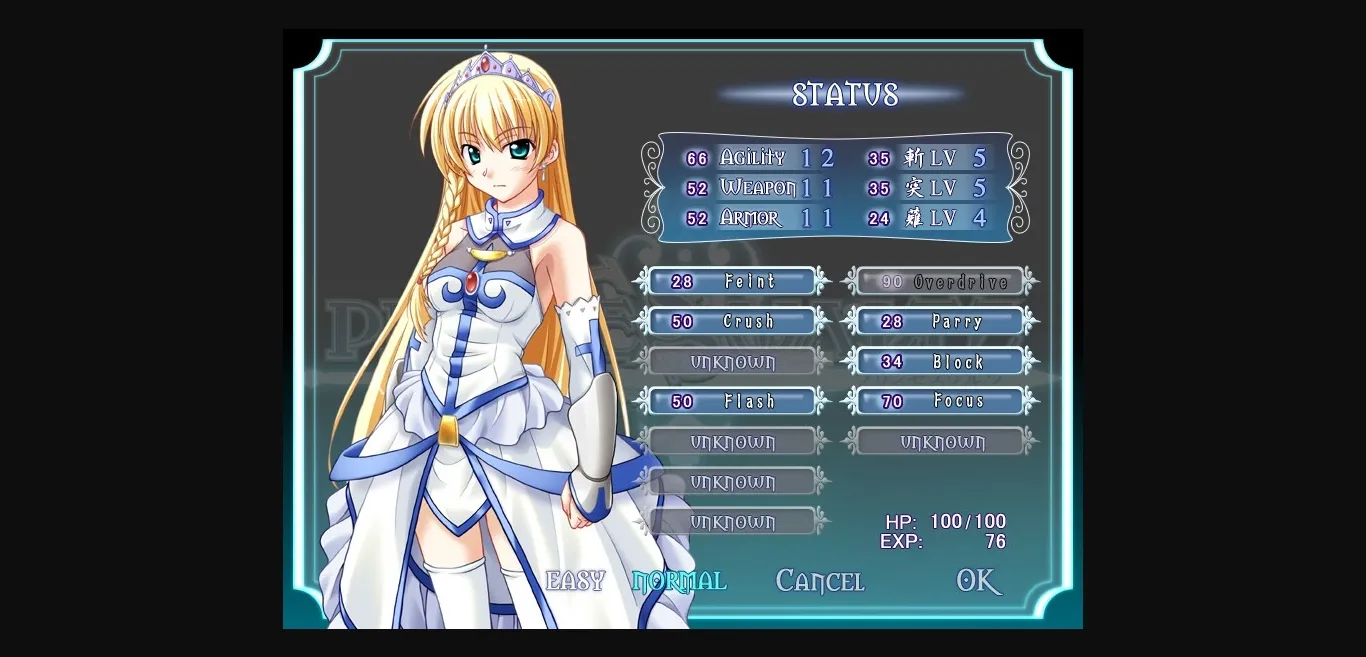
Task: Pick the Flash skill
Action: tap(733, 402)
